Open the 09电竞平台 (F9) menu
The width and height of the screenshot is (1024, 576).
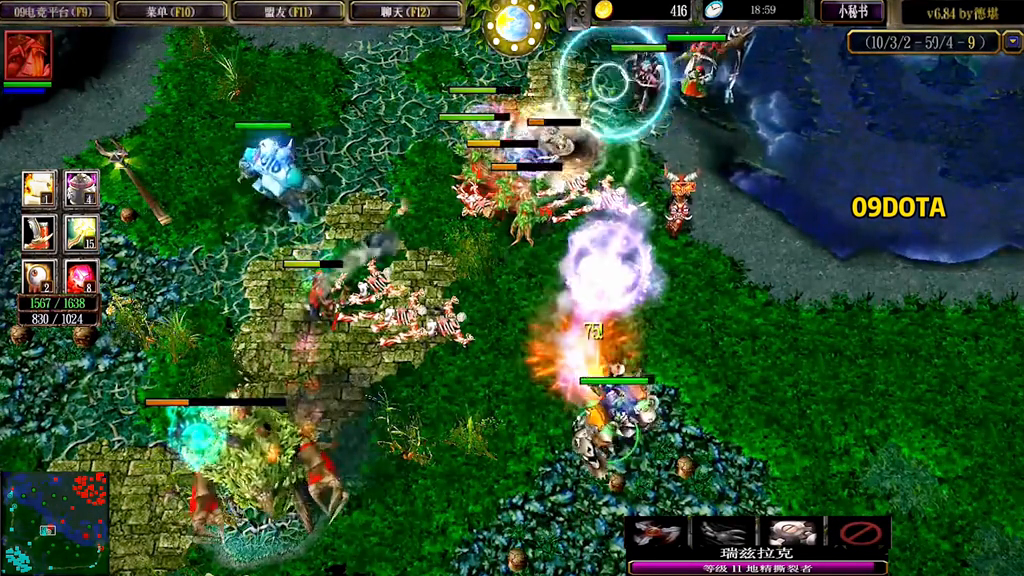point(54,11)
